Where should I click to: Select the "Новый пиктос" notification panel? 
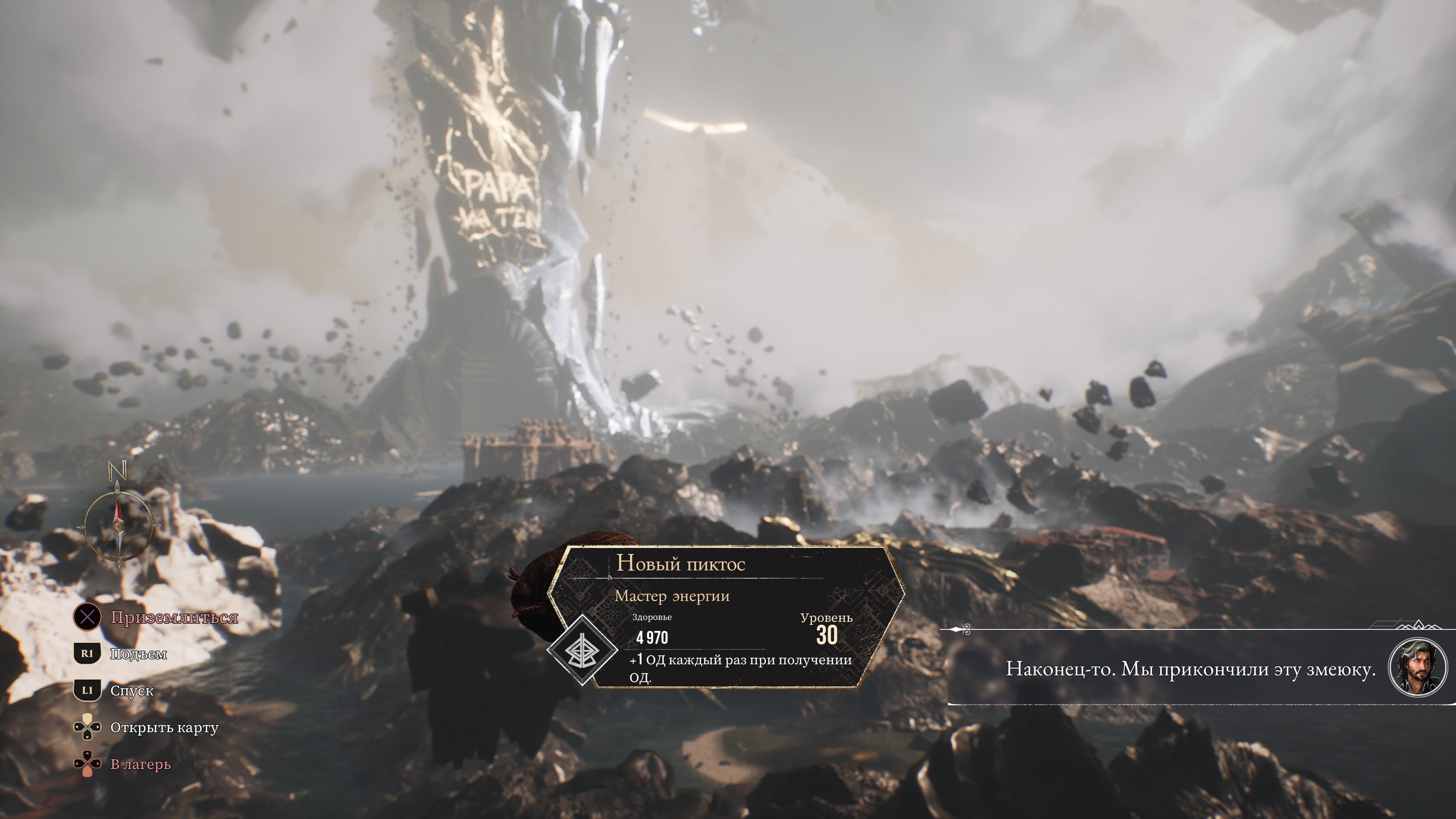pos(726,617)
